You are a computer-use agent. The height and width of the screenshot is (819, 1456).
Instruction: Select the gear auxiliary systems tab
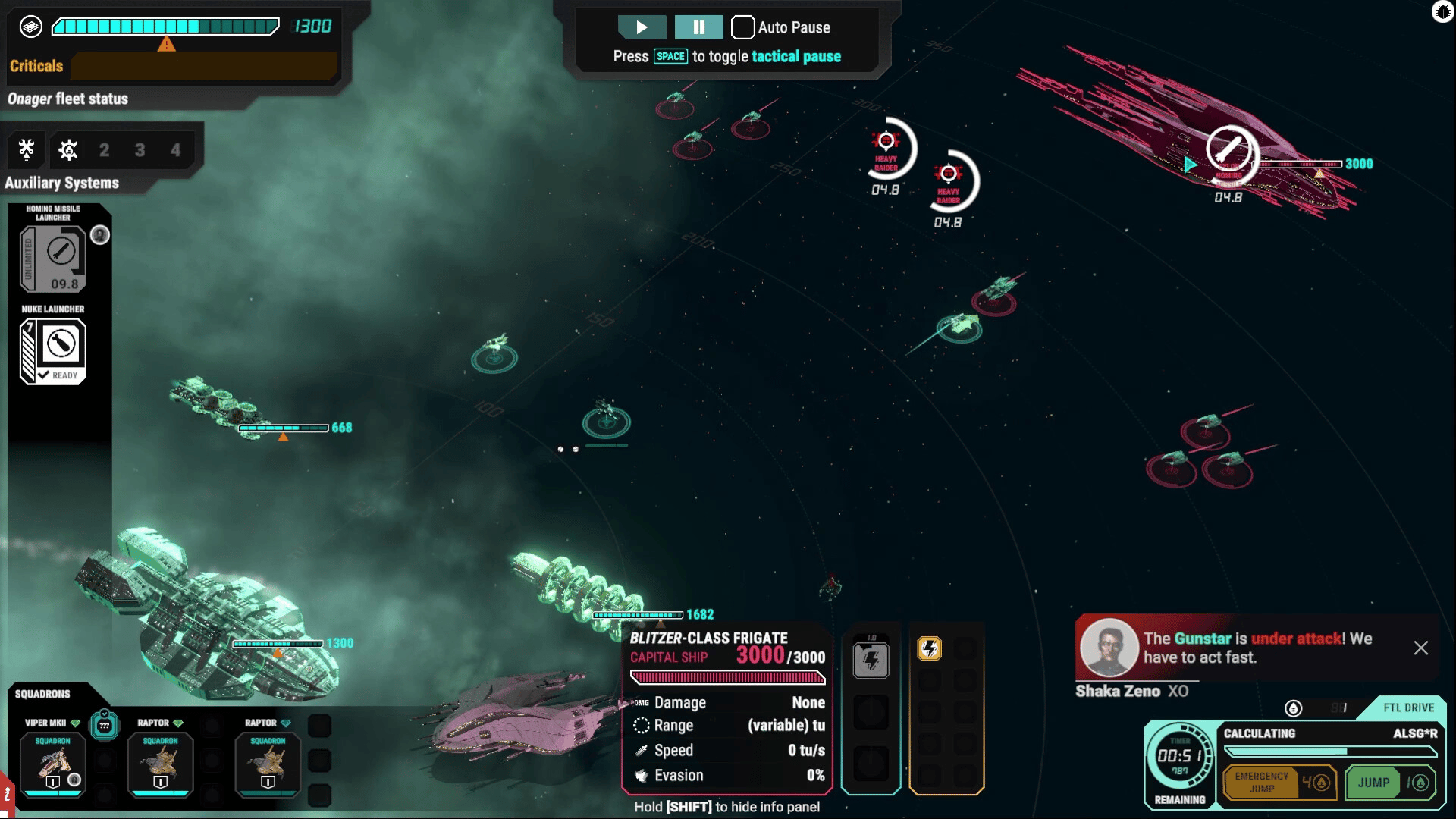(x=68, y=149)
